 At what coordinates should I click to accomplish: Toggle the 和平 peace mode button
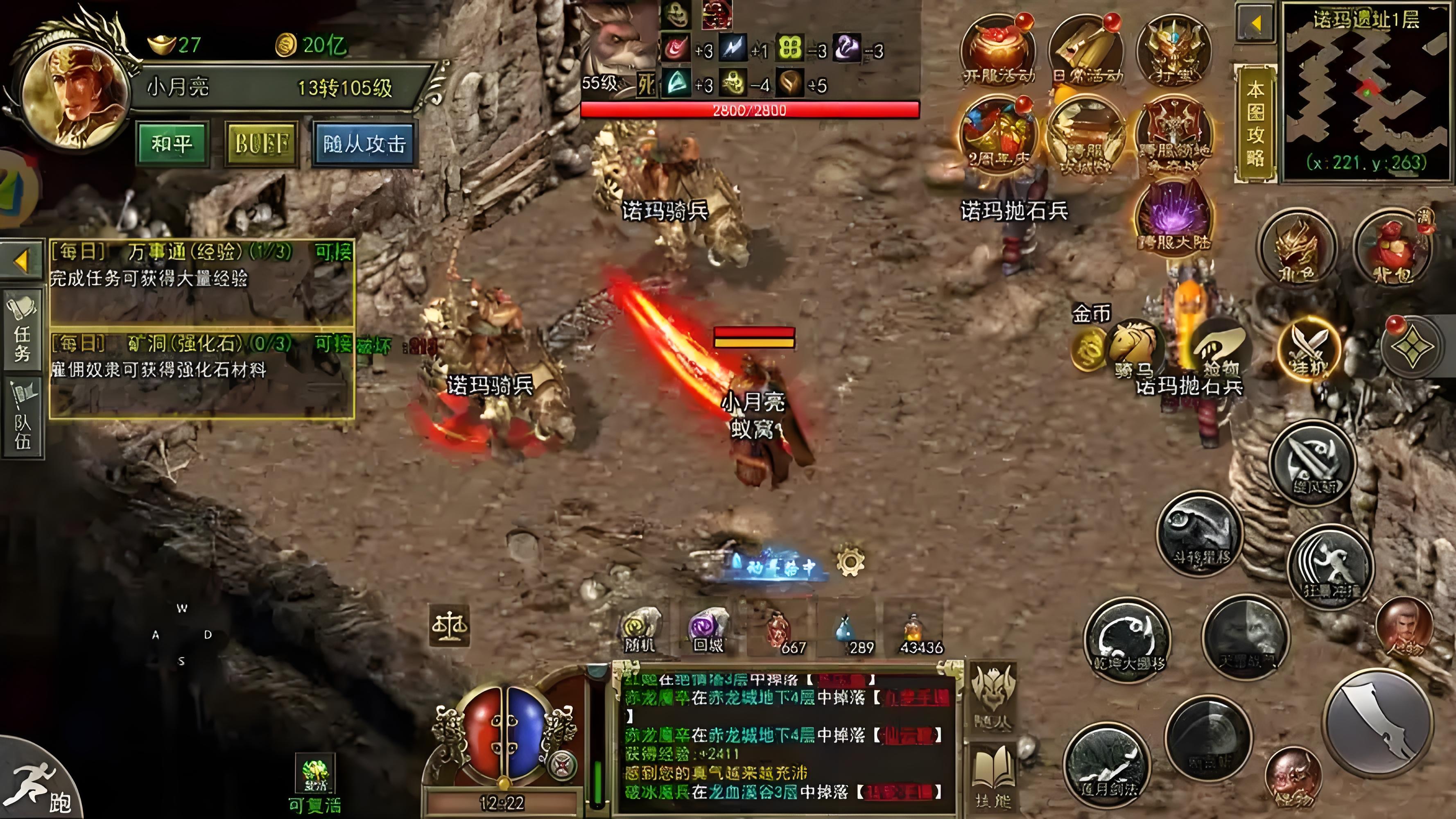(x=172, y=144)
